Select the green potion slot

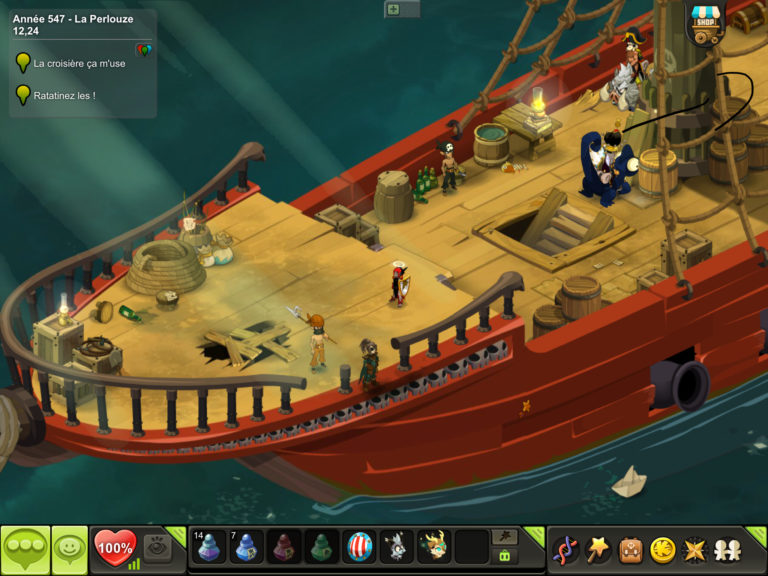tap(322, 547)
